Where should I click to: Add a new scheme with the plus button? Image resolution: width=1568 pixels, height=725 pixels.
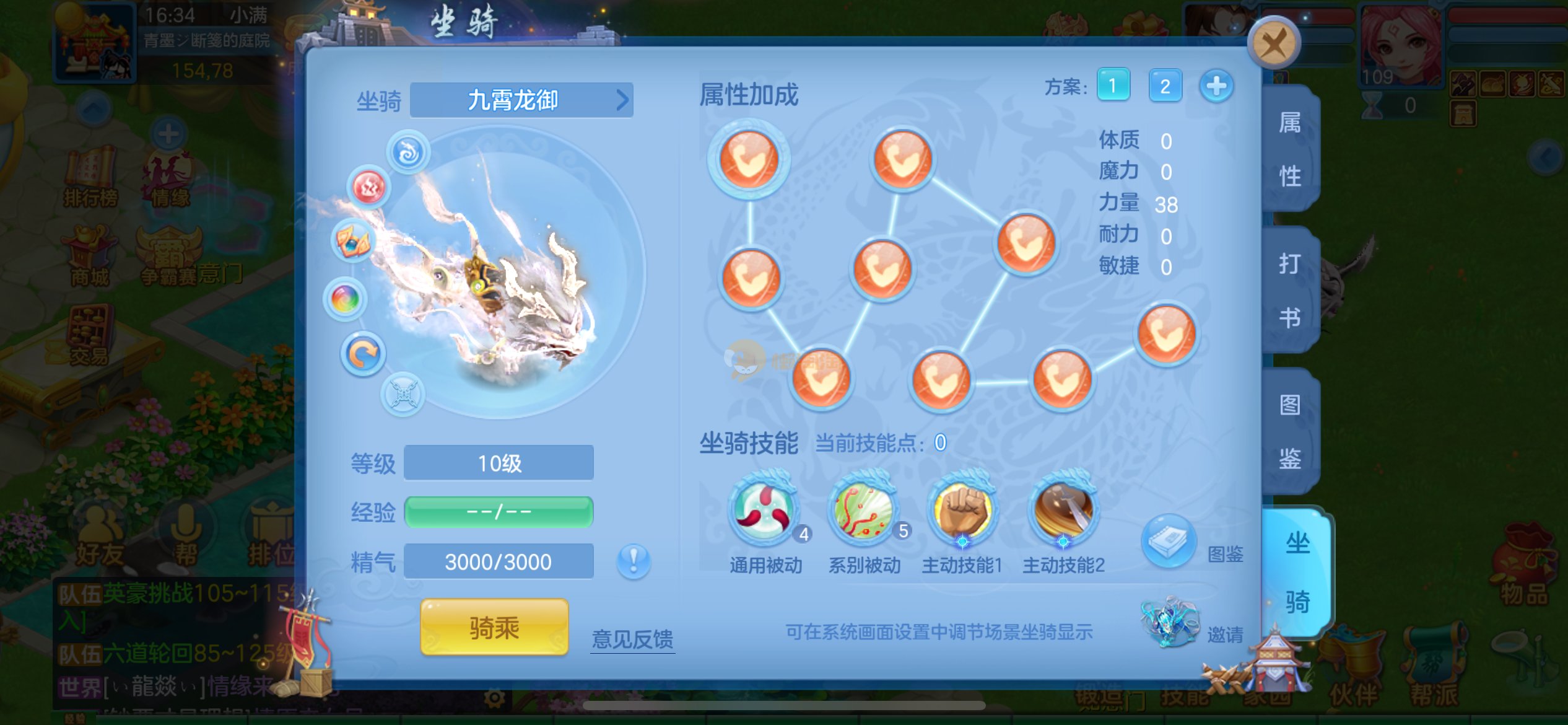pos(1216,86)
